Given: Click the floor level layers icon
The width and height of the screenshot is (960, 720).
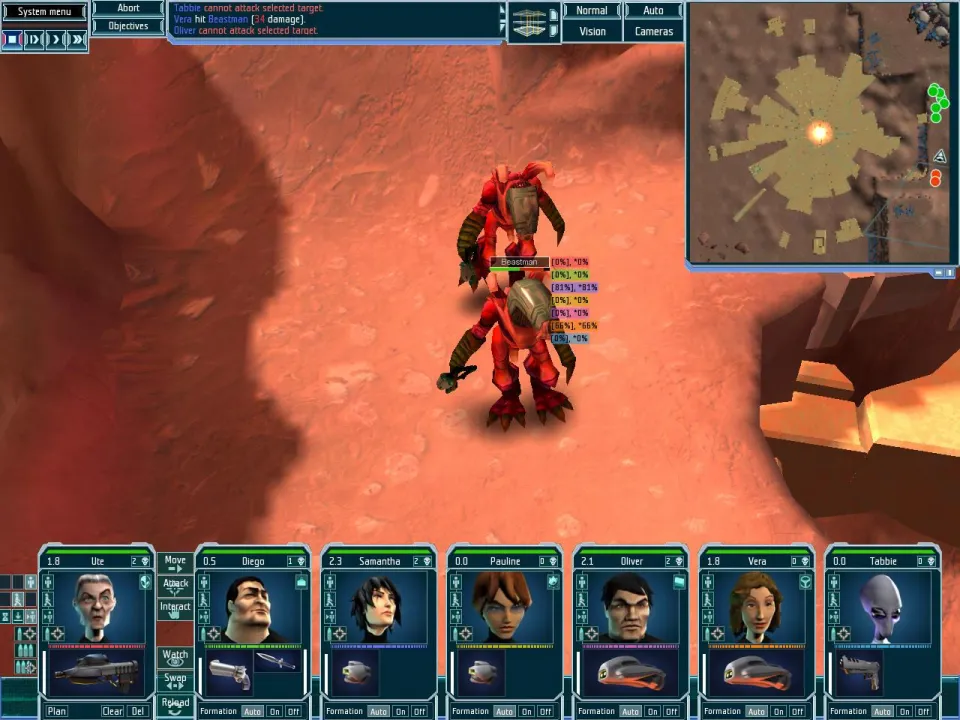Looking at the screenshot, I should (x=533, y=22).
